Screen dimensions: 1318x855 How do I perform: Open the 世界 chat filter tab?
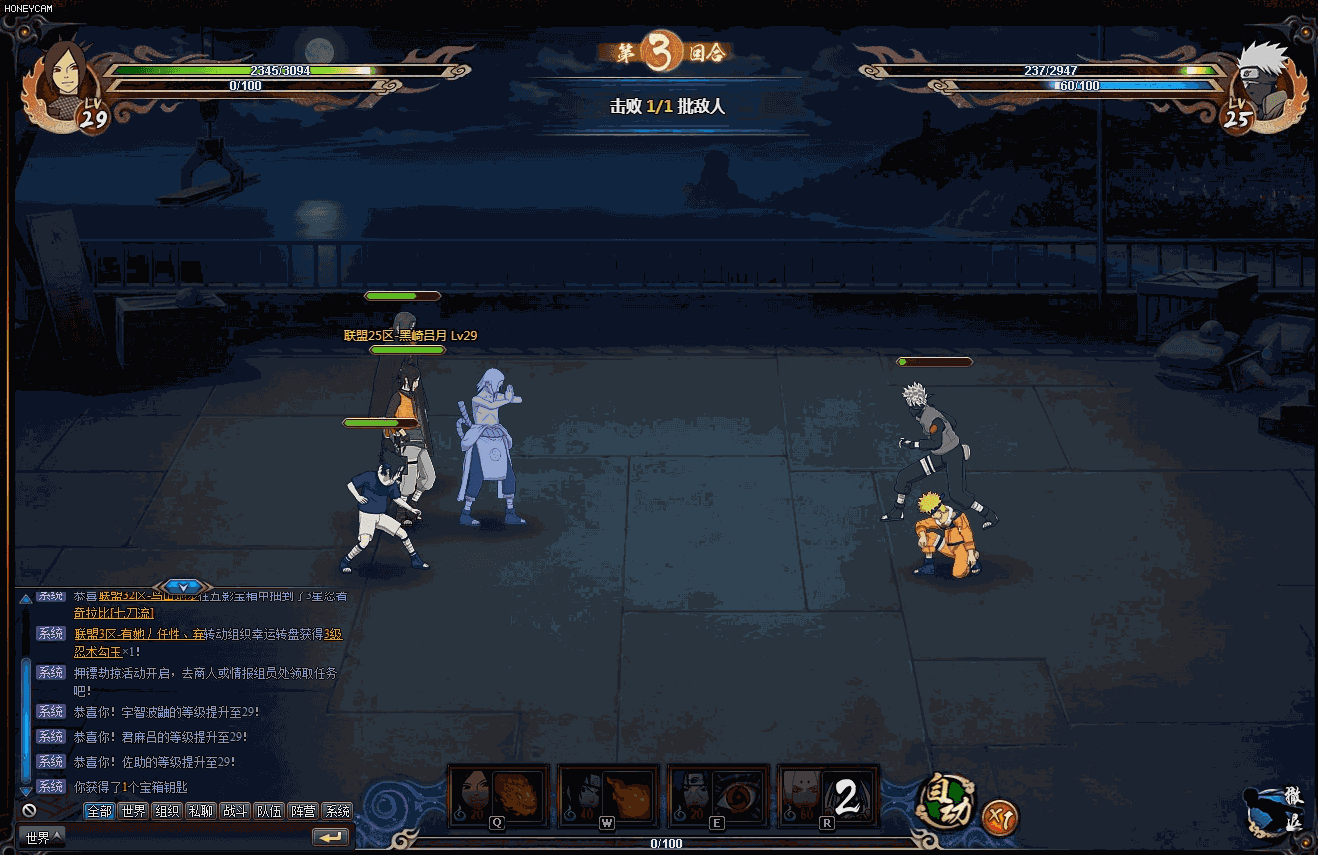click(x=133, y=811)
